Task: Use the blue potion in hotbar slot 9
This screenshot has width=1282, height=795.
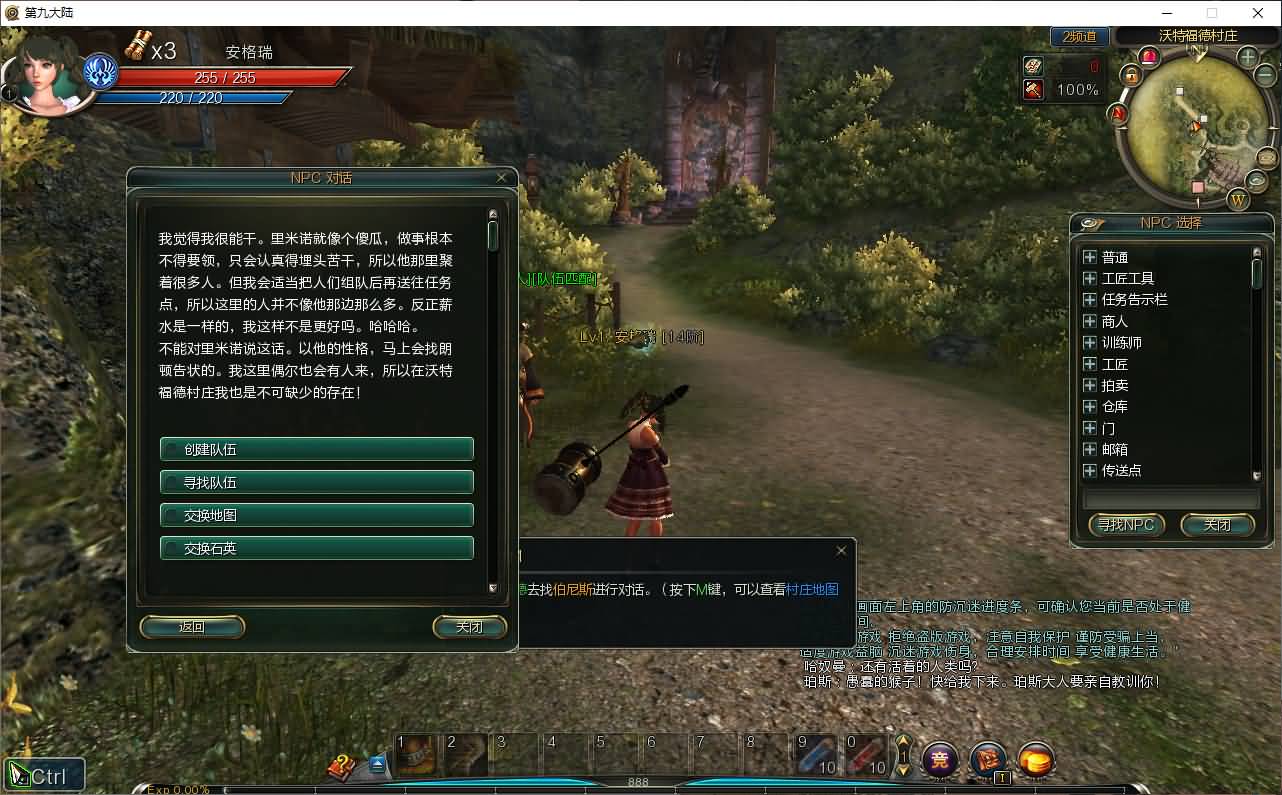Action: click(814, 755)
